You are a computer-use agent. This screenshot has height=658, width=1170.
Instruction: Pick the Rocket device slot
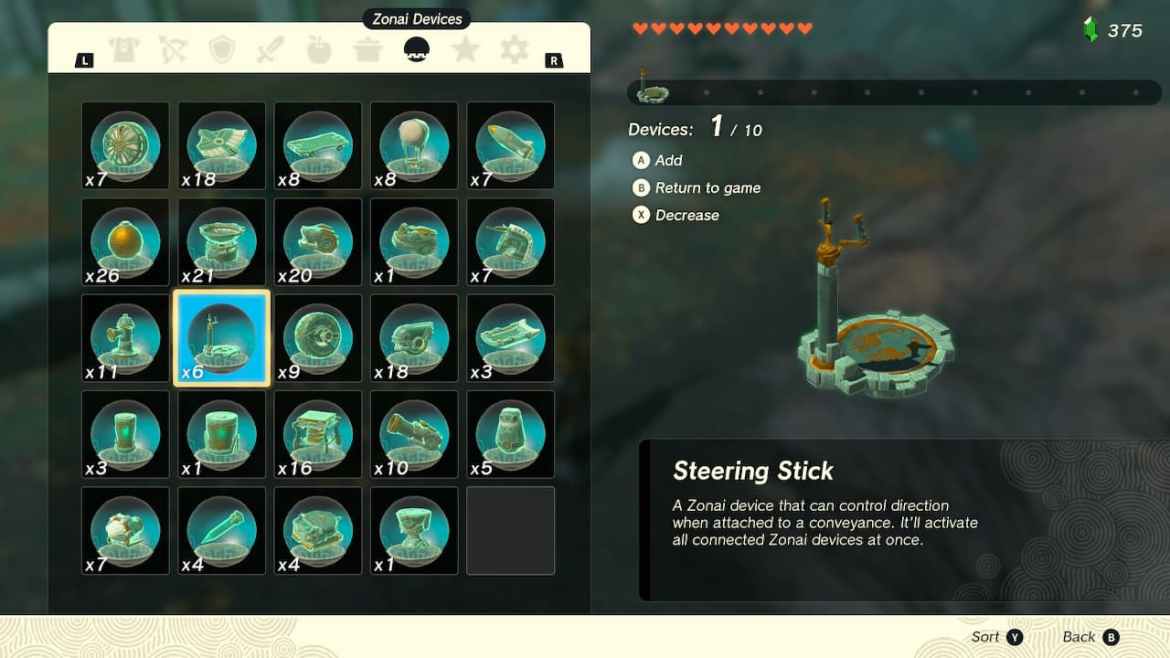click(510, 146)
